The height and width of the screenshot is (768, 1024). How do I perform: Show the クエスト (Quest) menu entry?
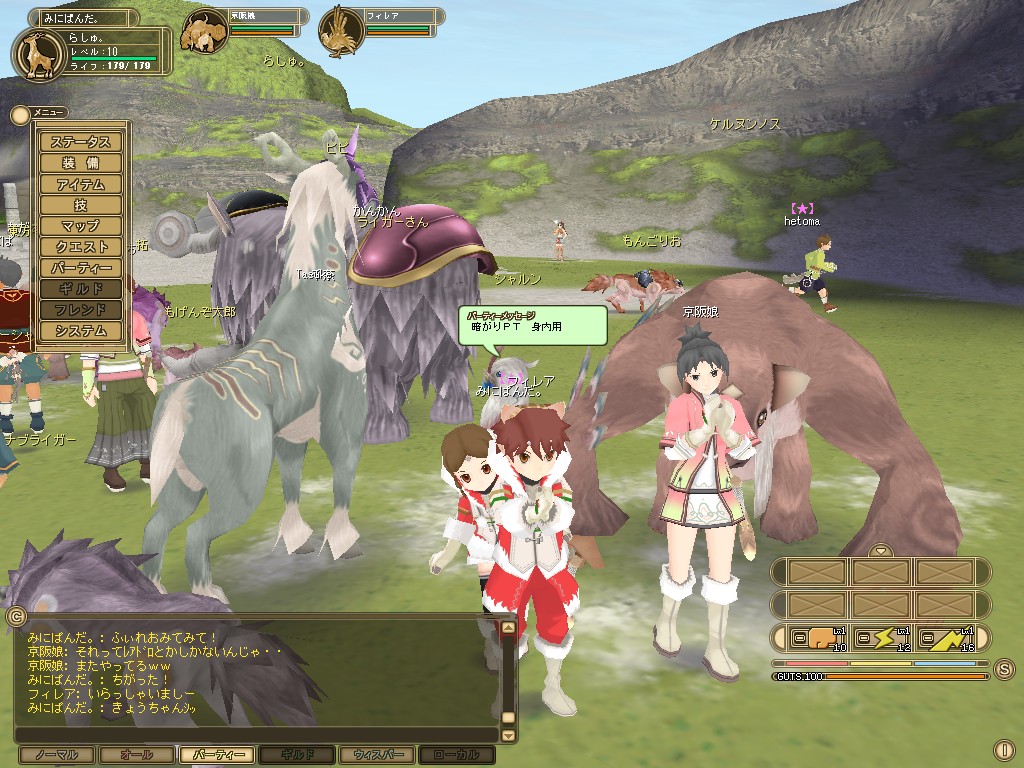(x=80, y=247)
